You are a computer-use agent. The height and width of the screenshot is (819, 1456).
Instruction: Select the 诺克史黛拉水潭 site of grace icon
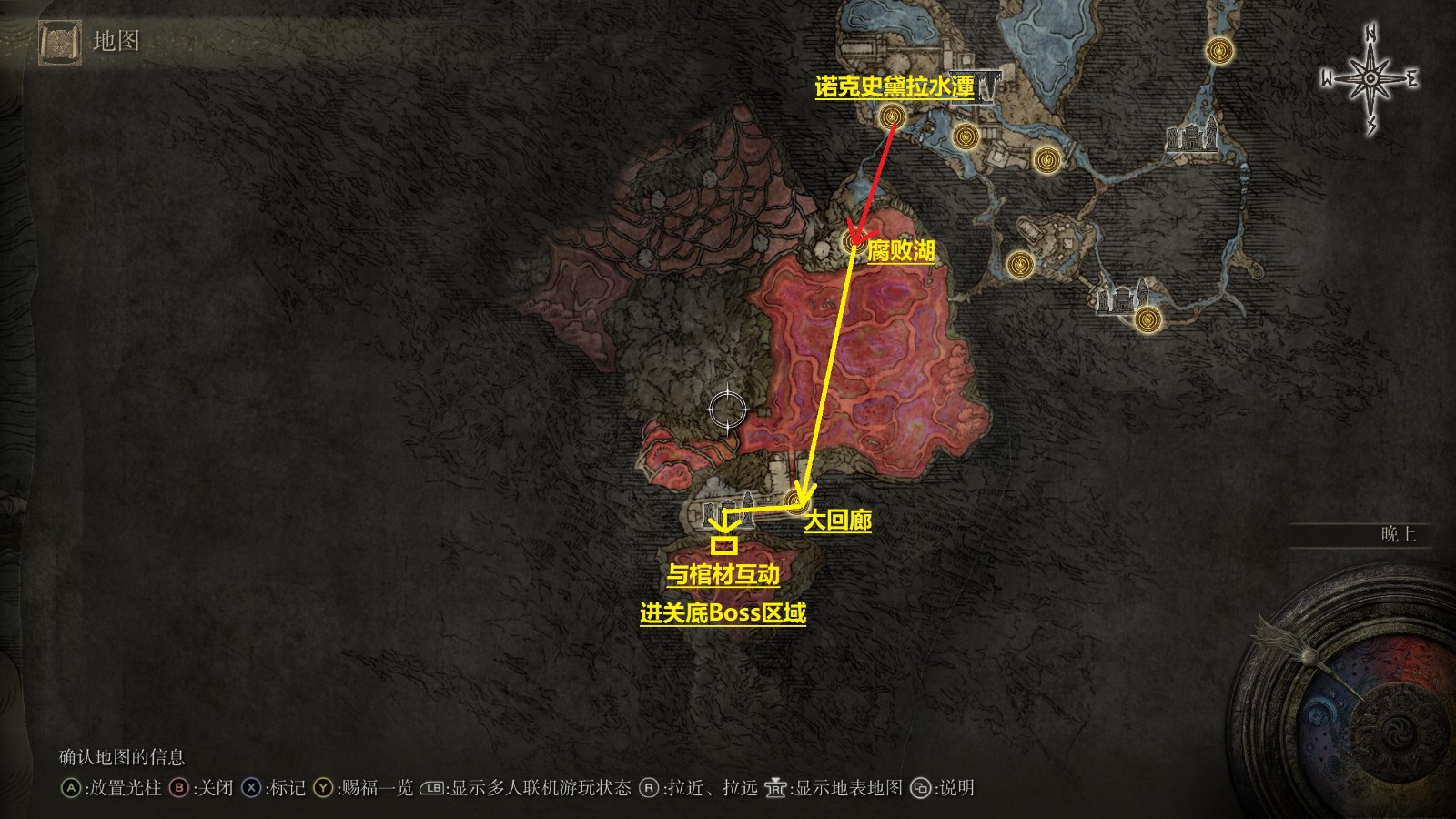pyautogui.click(x=891, y=116)
